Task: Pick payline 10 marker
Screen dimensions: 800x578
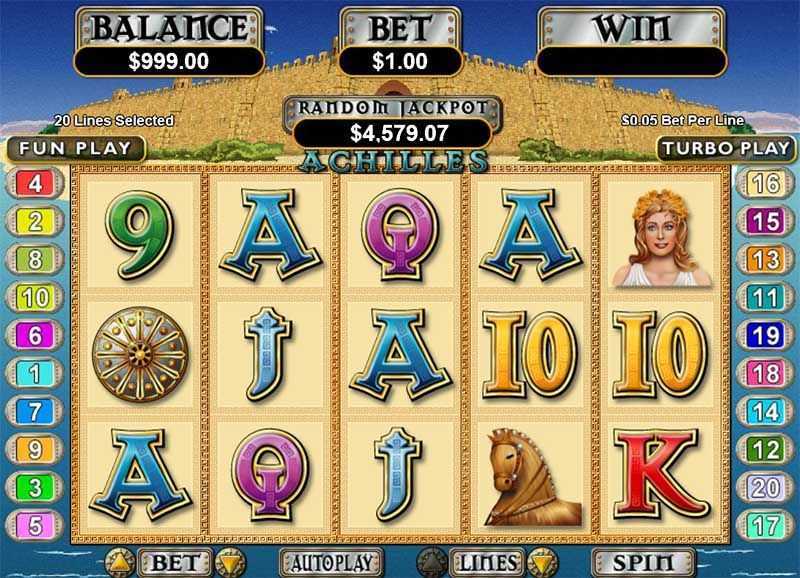Action: (x=34, y=297)
